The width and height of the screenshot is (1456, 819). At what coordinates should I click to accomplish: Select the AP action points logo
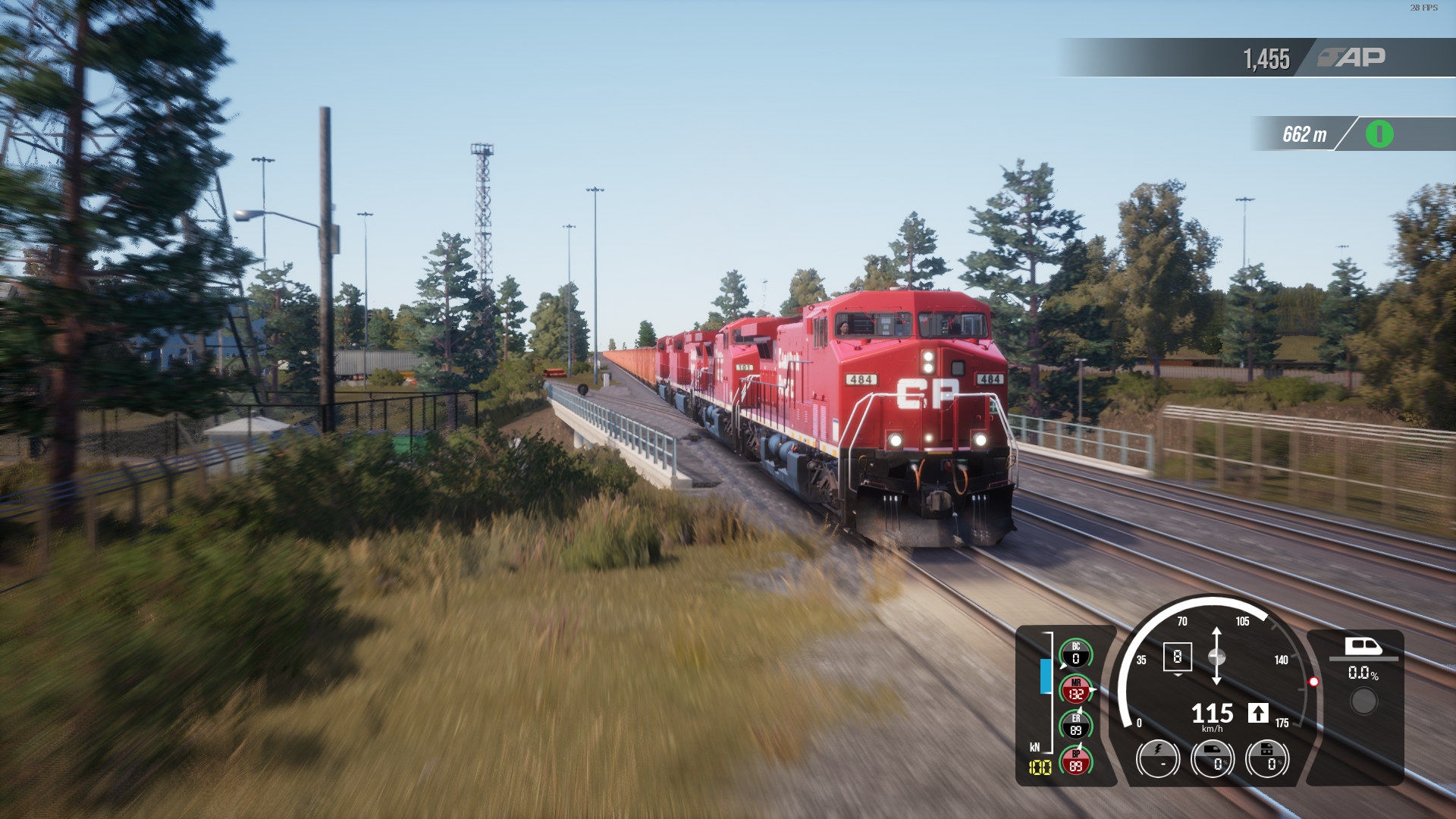(1351, 58)
